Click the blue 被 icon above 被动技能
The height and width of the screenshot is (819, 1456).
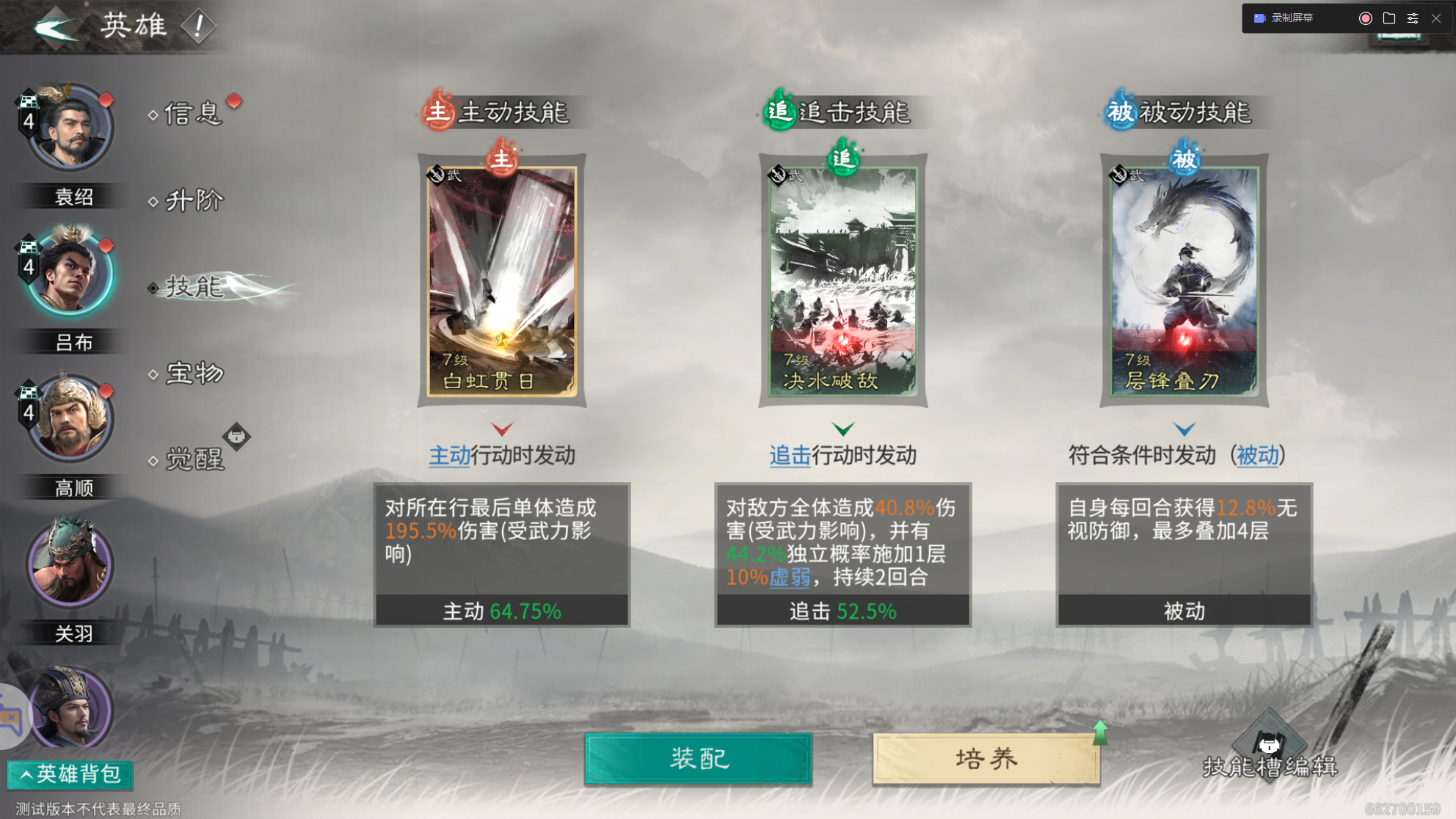coord(1118,112)
